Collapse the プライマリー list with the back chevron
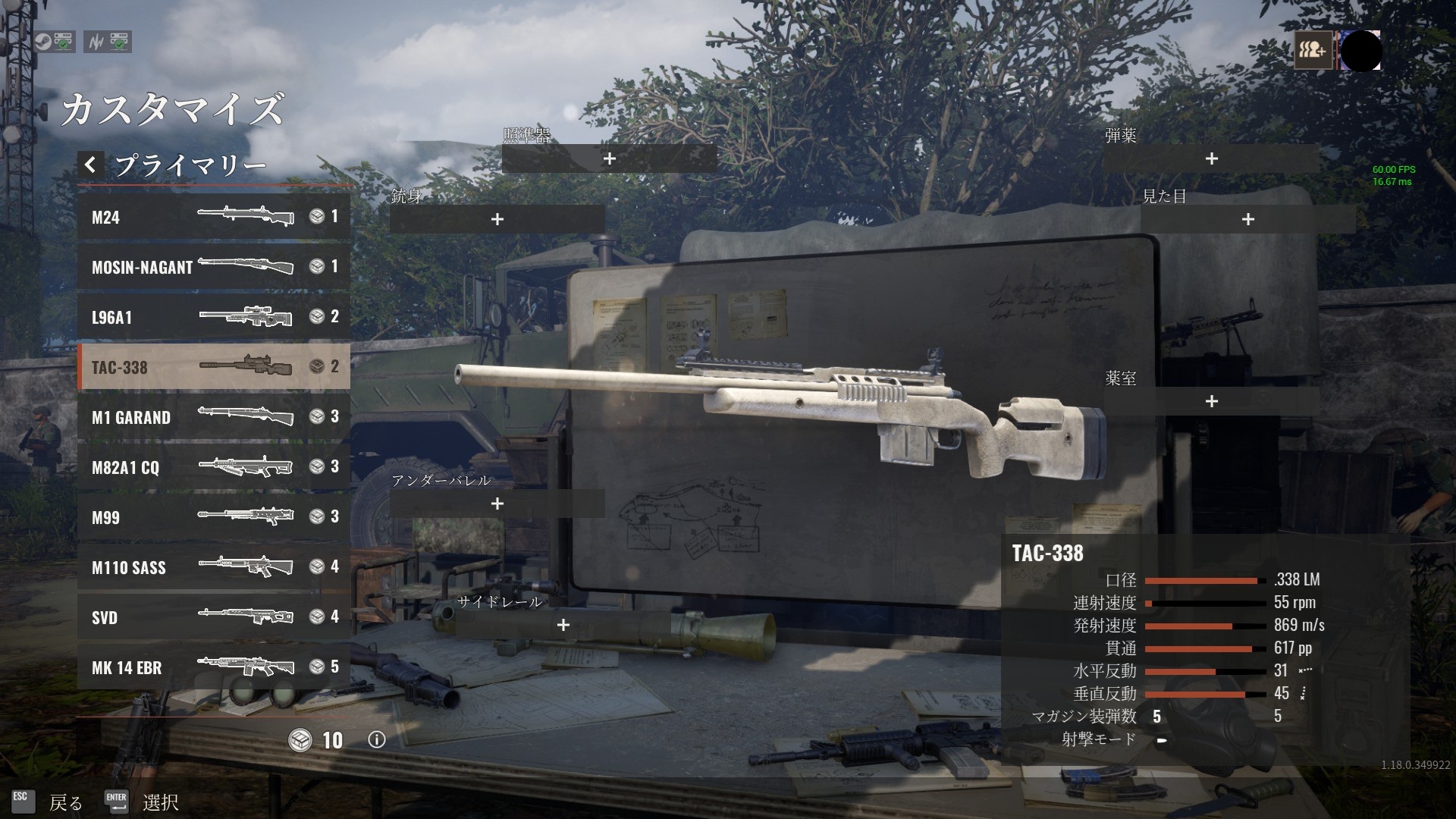The image size is (1456, 819). [x=90, y=165]
